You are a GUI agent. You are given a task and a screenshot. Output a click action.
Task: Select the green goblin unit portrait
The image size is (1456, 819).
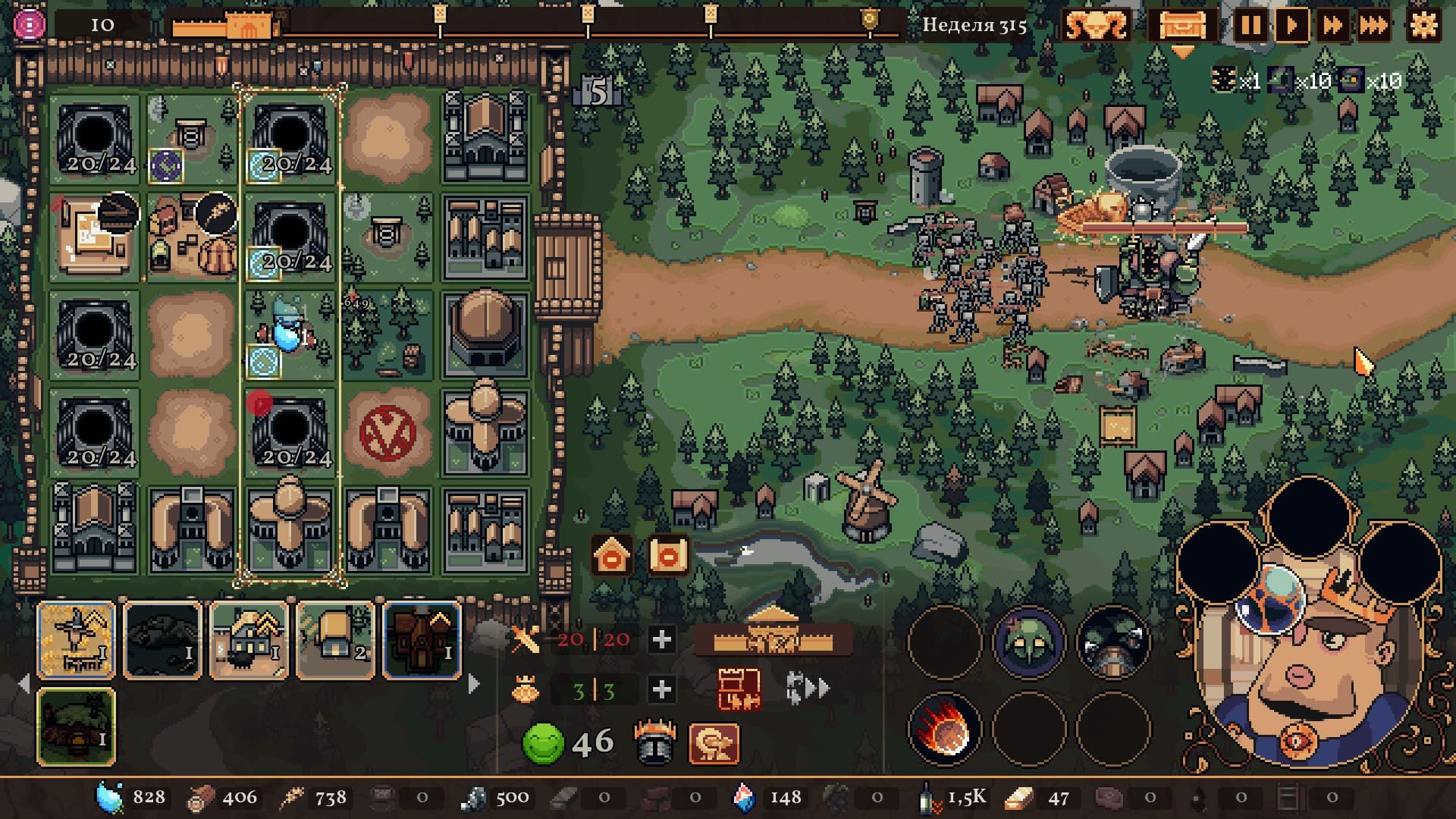pyautogui.click(x=1029, y=643)
